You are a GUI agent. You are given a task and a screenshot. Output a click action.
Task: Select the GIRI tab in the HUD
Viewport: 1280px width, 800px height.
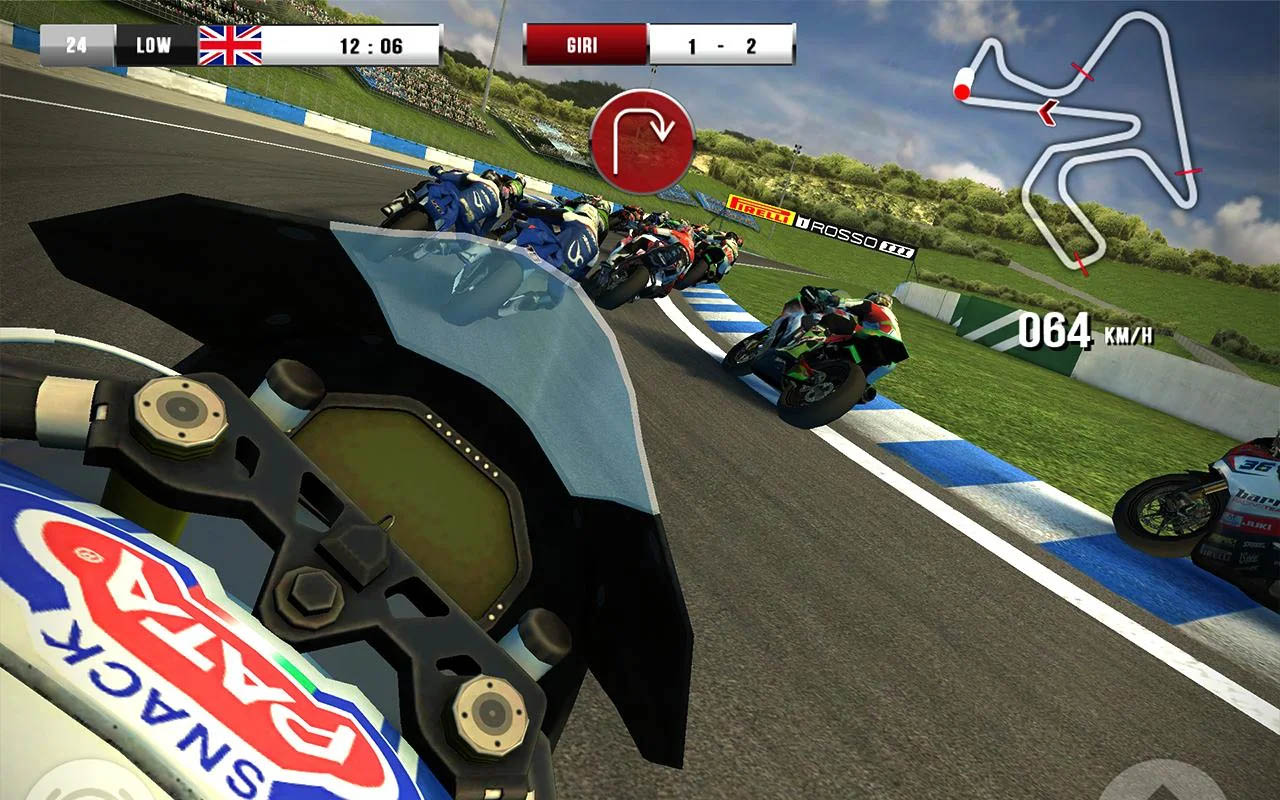(584, 44)
